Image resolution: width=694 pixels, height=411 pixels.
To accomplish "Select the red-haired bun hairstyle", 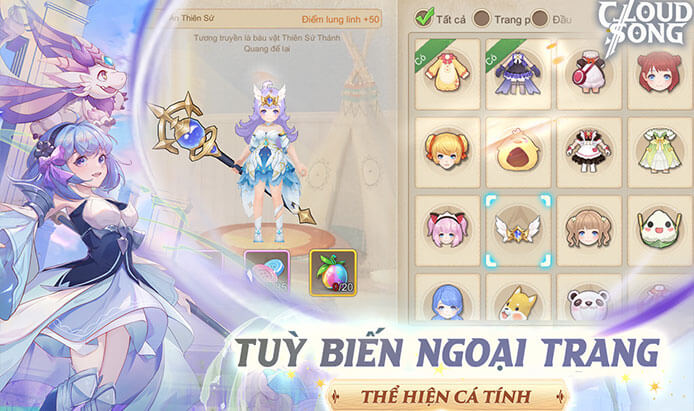I will tap(658, 71).
